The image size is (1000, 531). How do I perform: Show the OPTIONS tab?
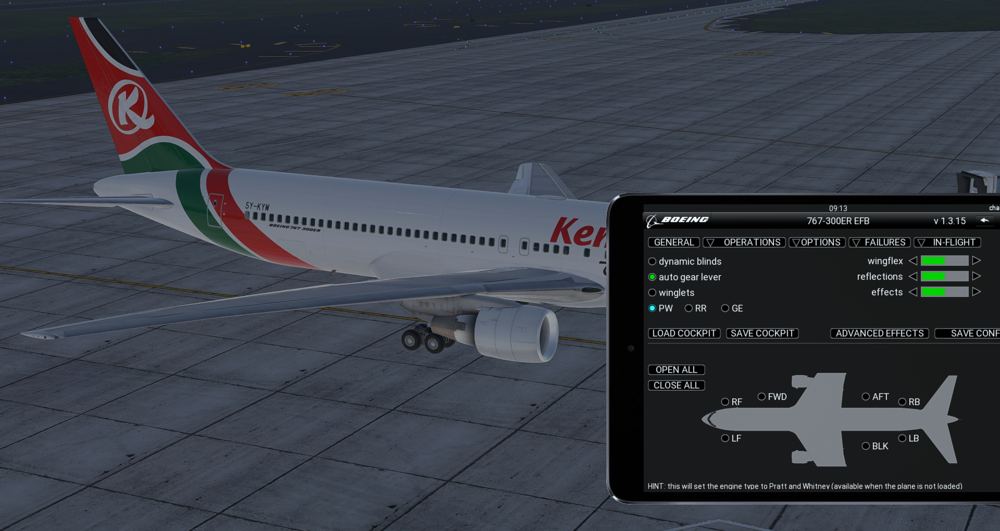pyautogui.click(x=817, y=242)
